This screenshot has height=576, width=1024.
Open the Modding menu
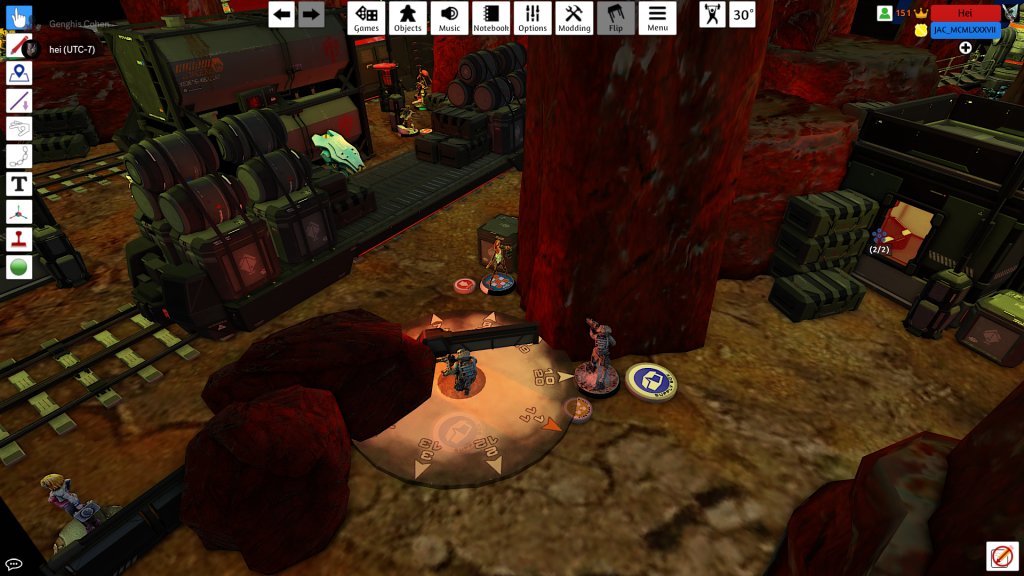point(574,18)
